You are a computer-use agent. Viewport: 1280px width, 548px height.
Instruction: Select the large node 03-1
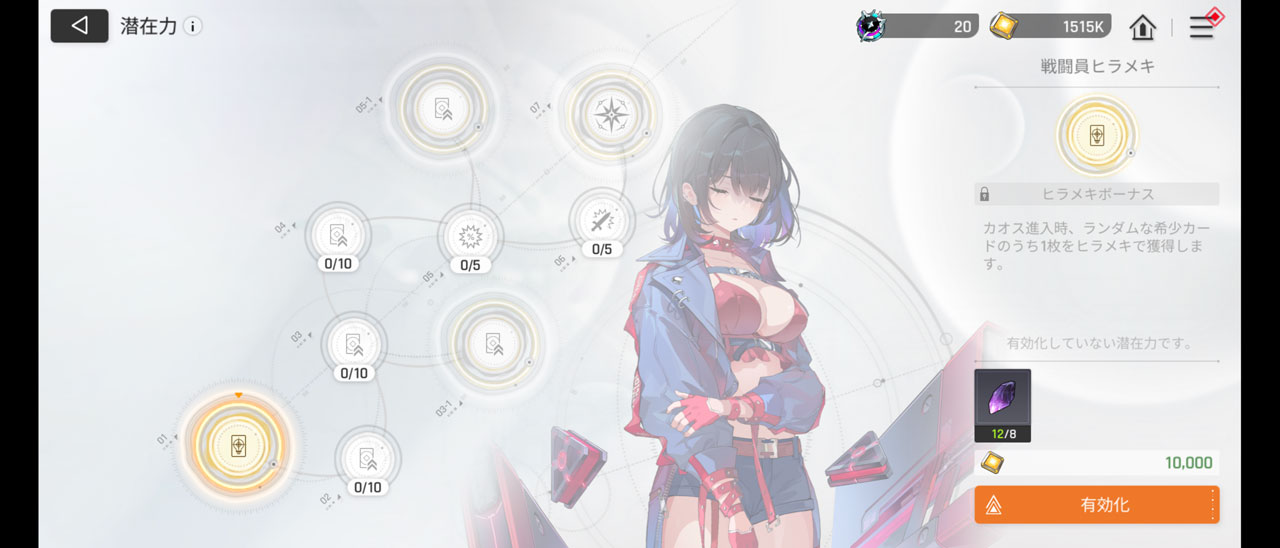click(x=492, y=342)
